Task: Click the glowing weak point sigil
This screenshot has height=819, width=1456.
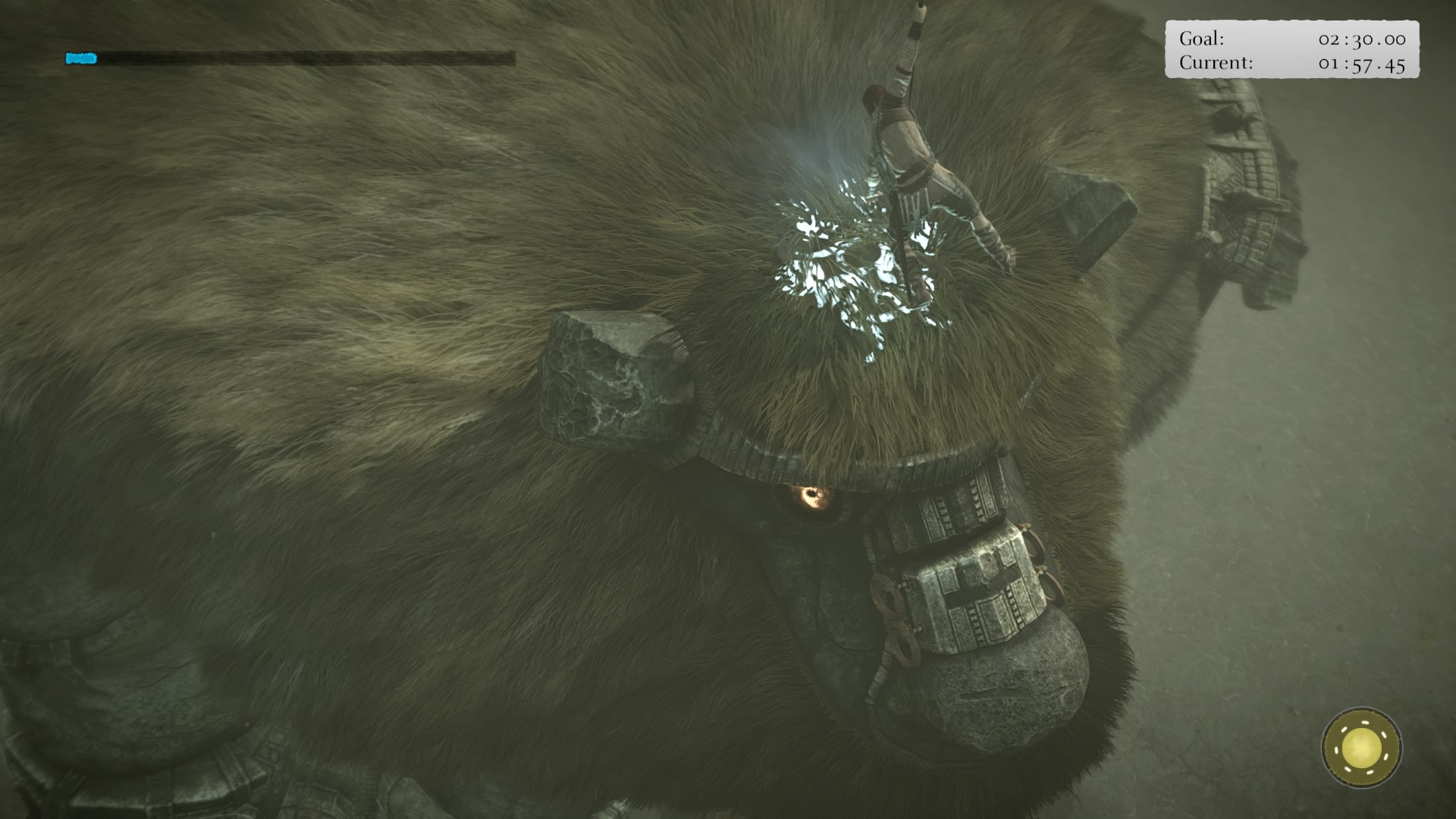Action: [849, 265]
